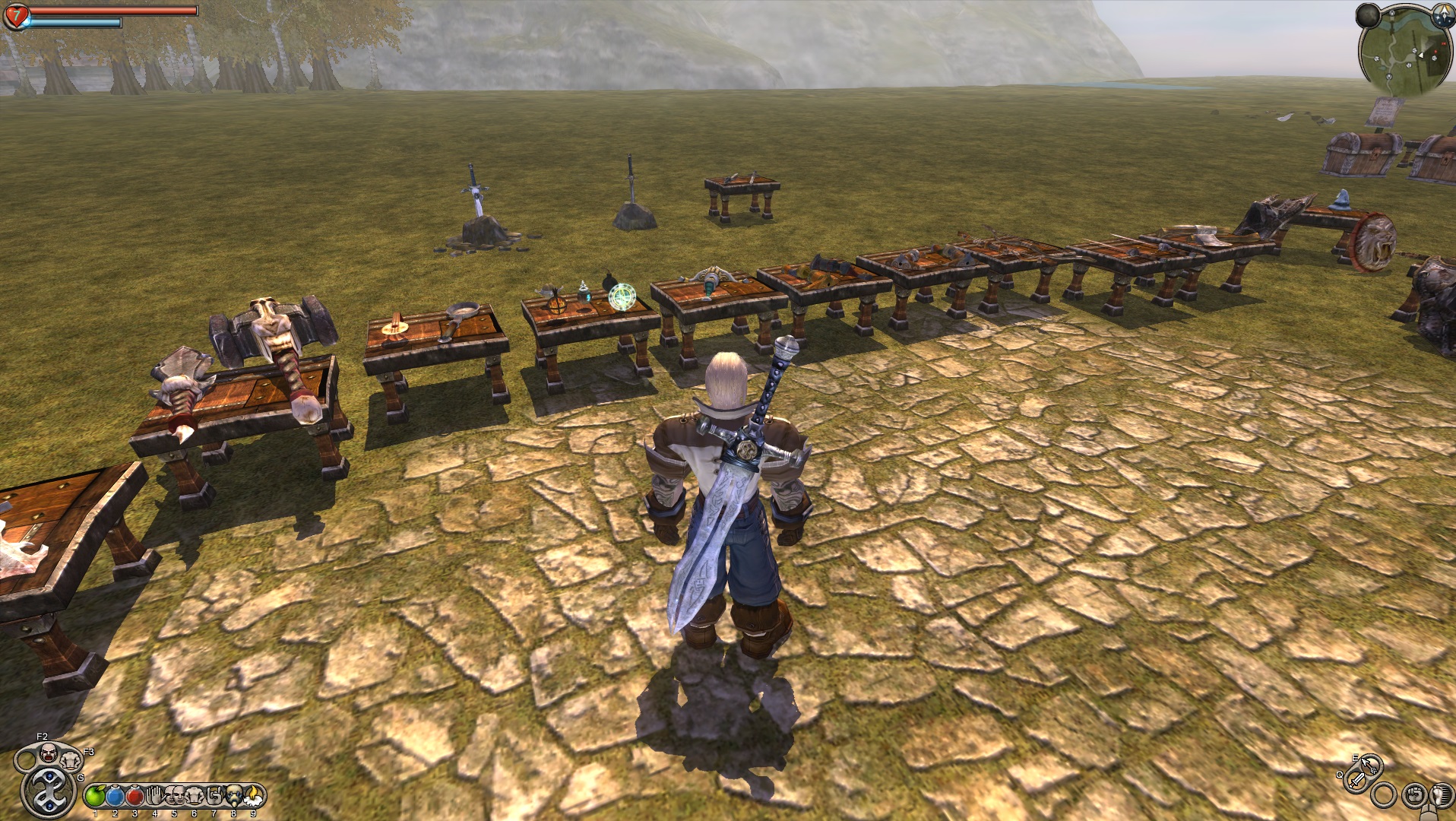Pick the flexing torso quick slot
Screen dimensions: 1456x821
click(x=194, y=796)
